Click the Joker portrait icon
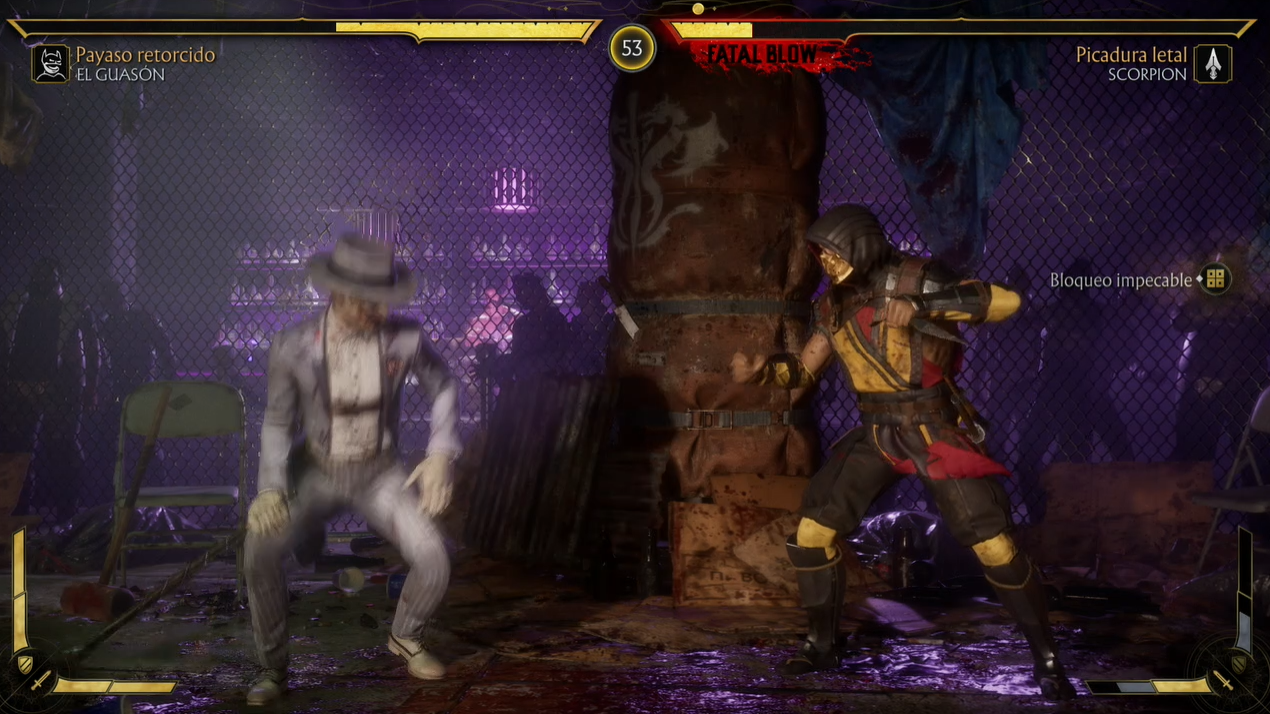The image size is (1270, 714). pyautogui.click(x=50, y=64)
